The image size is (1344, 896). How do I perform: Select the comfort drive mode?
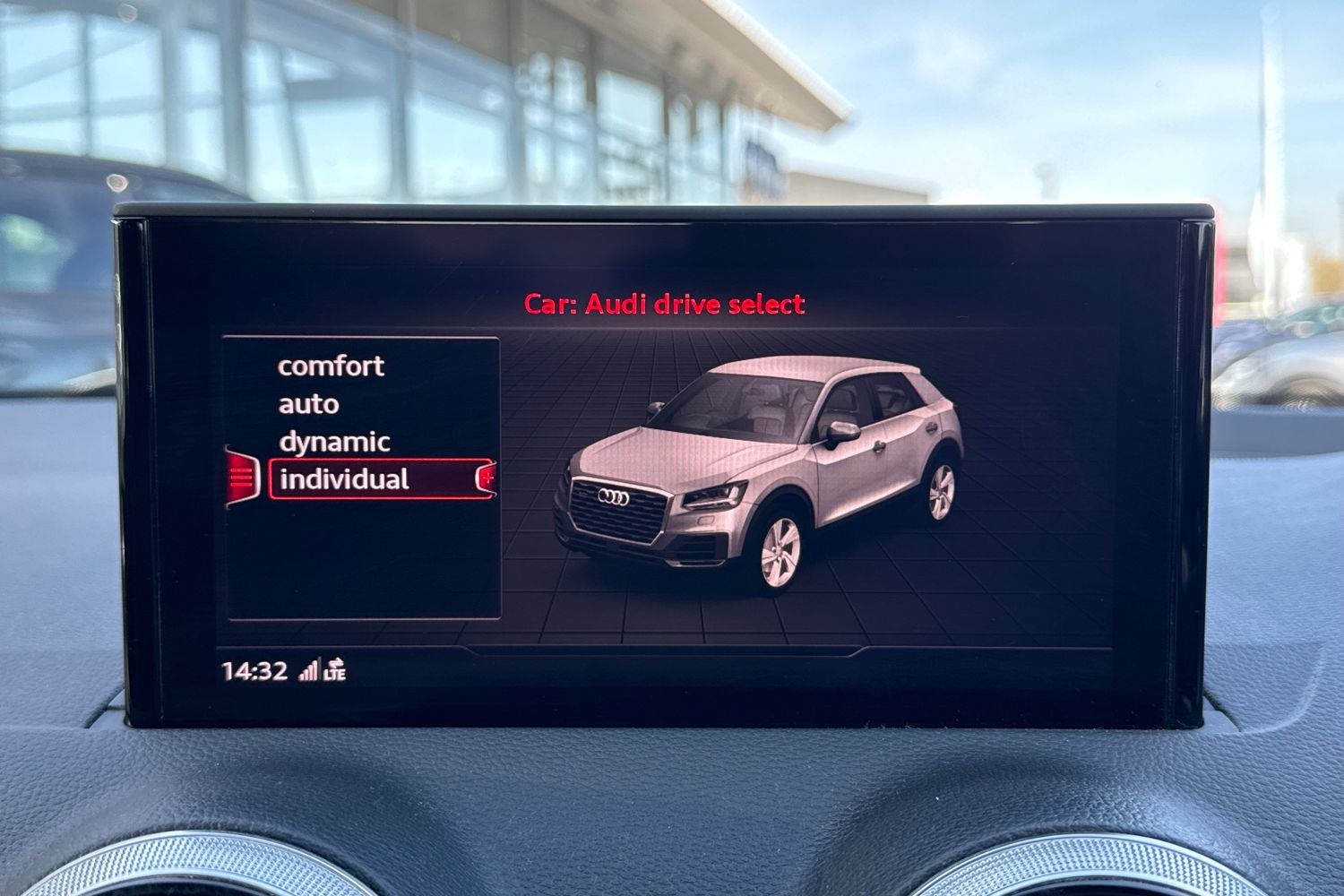click(332, 366)
